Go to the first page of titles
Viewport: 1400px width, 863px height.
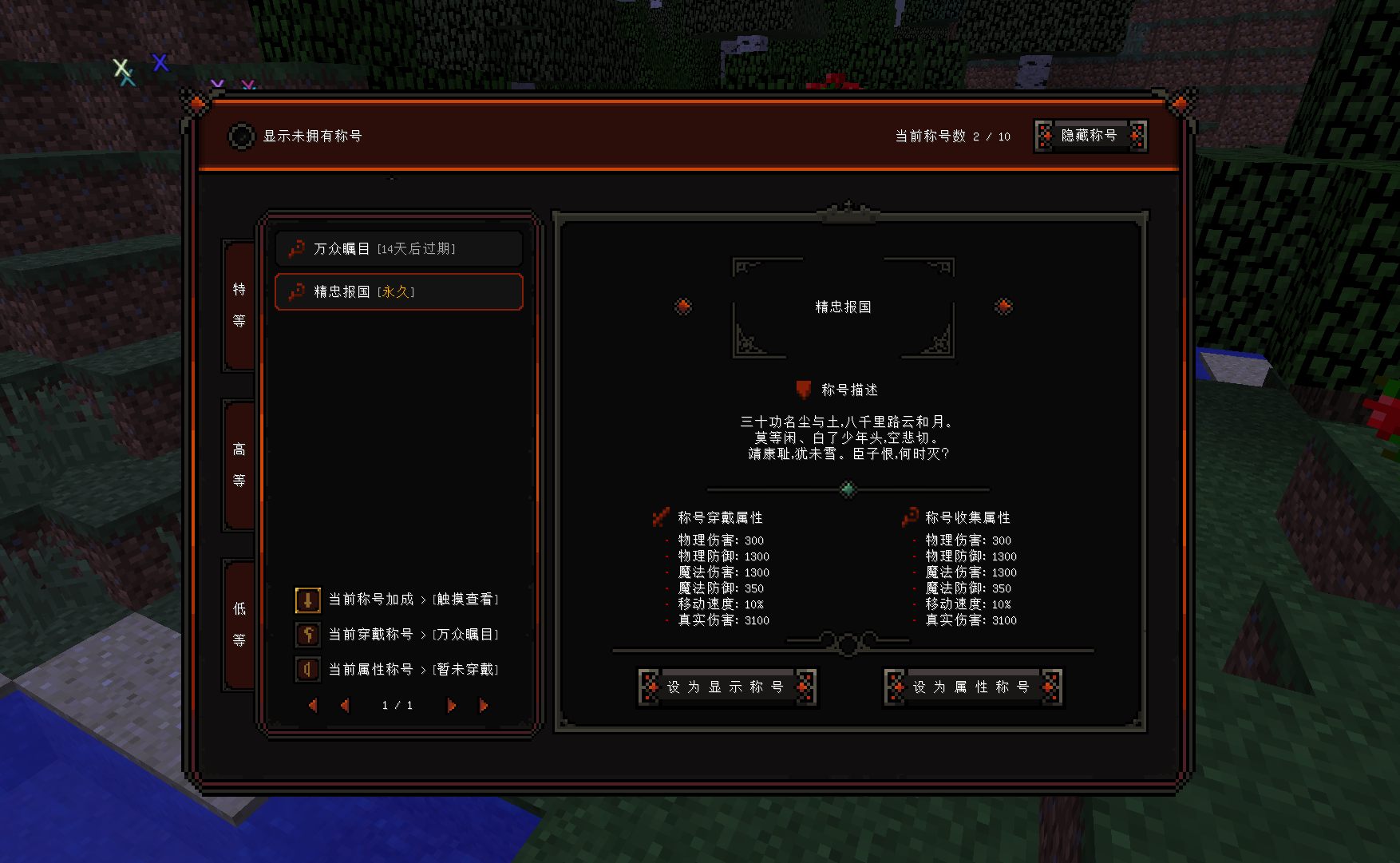click(x=313, y=706)
